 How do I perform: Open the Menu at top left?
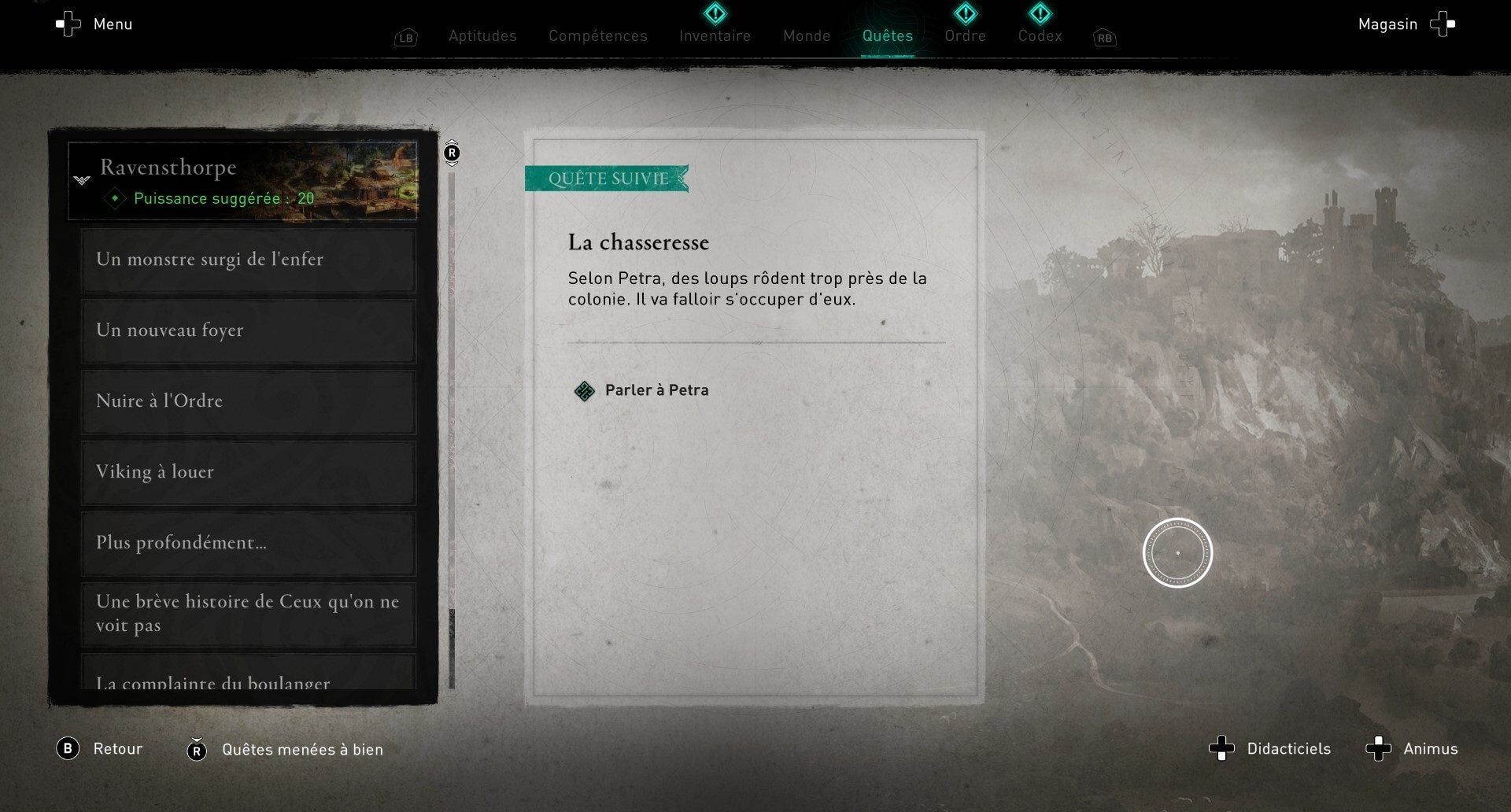tap(94, 24)
